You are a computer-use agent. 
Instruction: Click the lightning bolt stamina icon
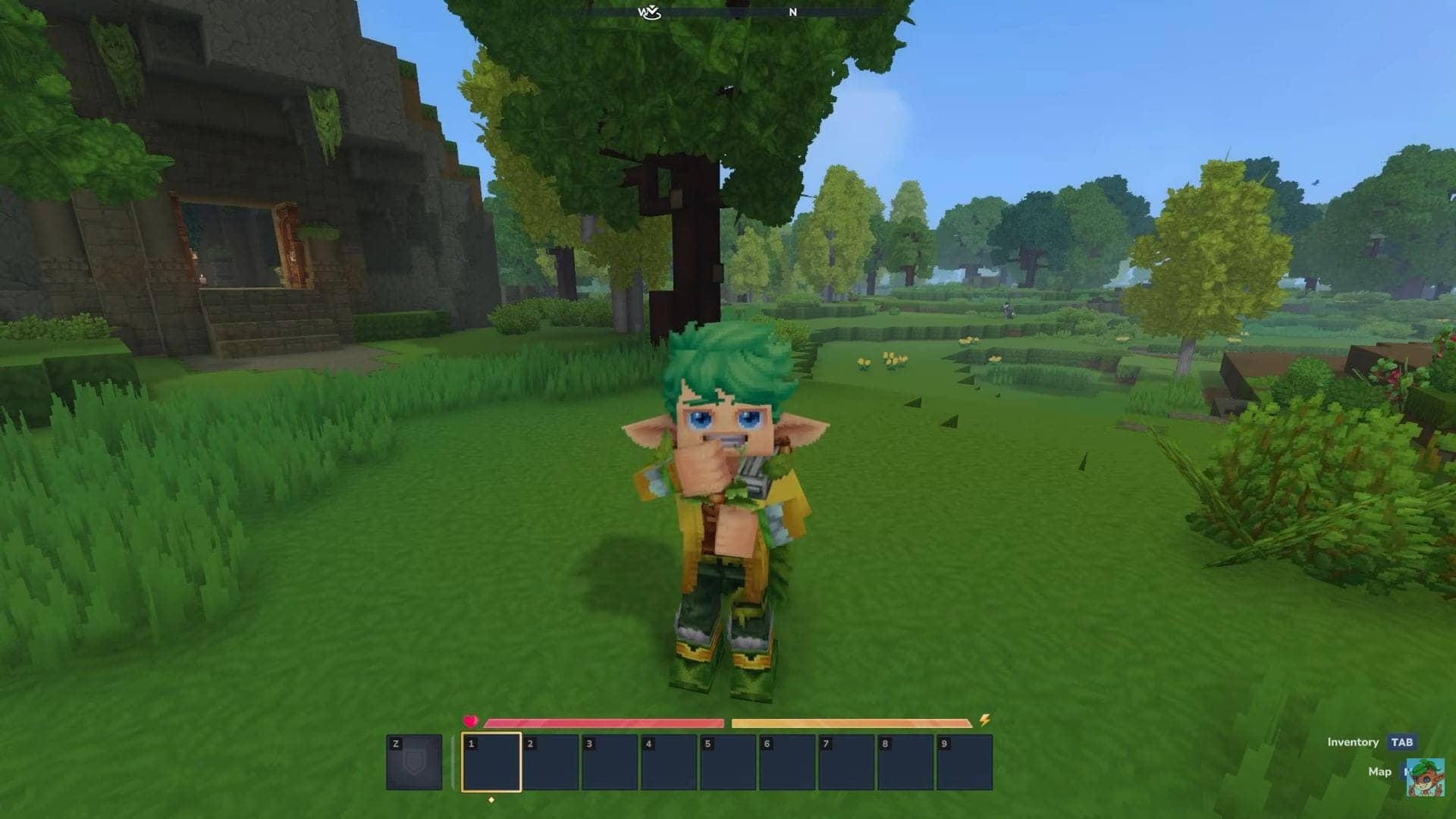(985, 720)
